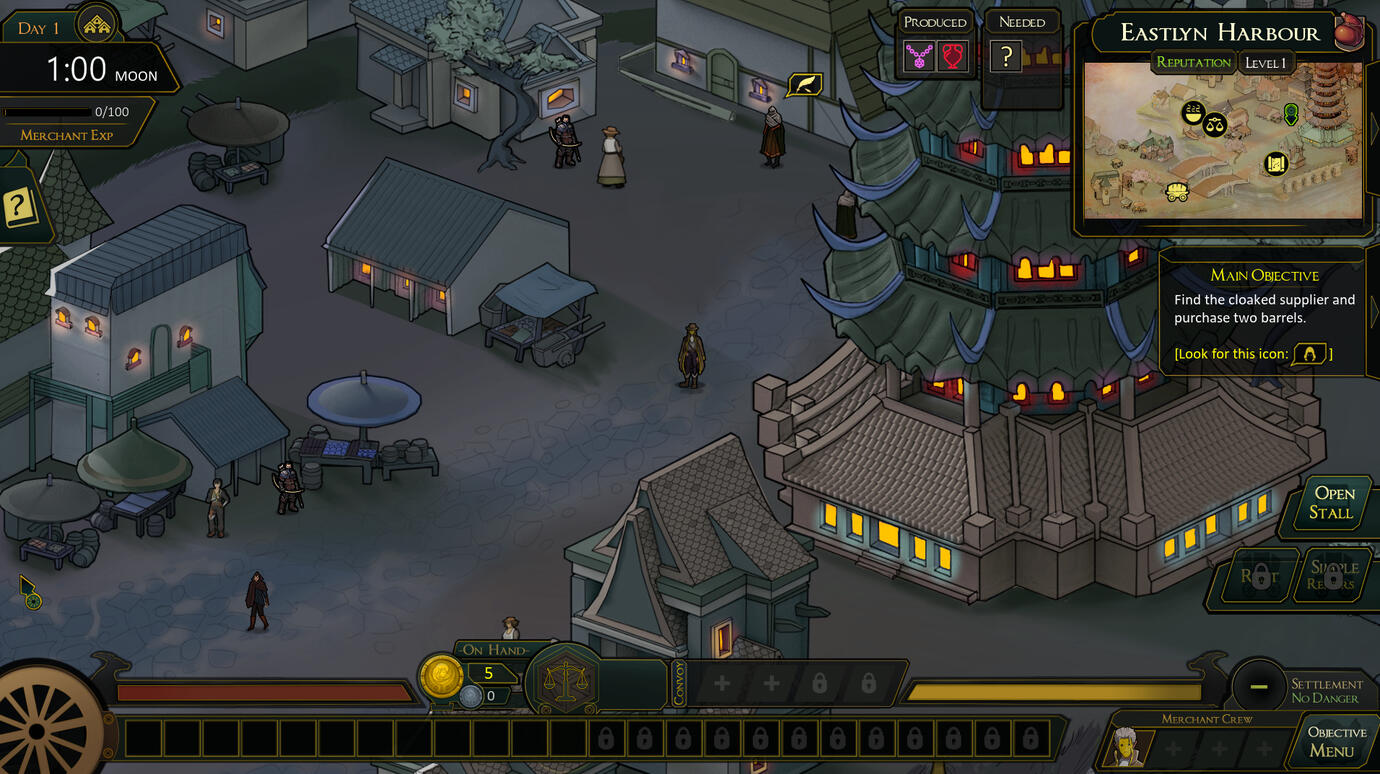Open the trade scales emblem in bottom bar

pyautogui.click(x=563, y=685)
